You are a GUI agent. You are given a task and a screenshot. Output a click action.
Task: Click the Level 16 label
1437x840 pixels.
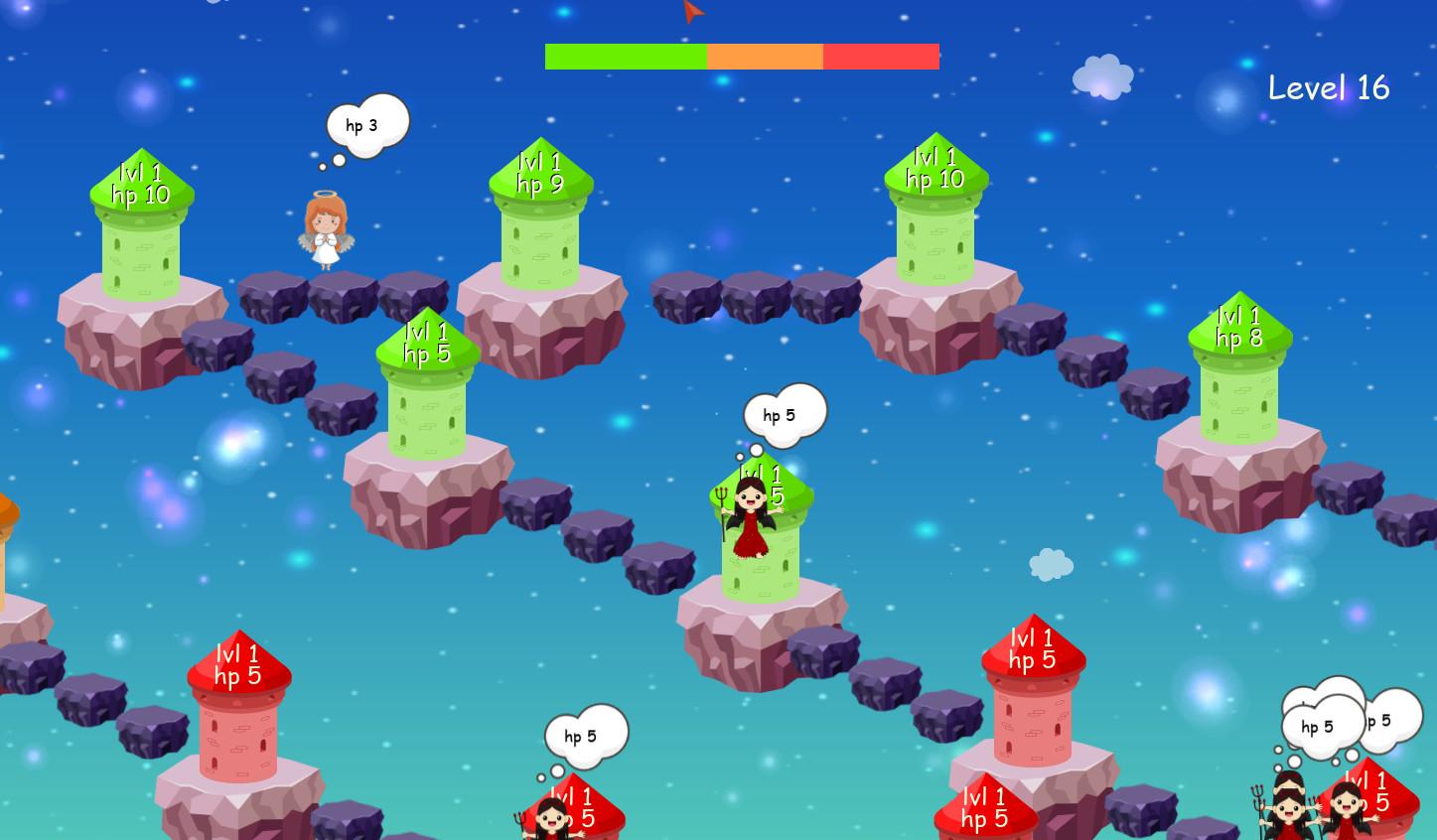click(1331, 88)
